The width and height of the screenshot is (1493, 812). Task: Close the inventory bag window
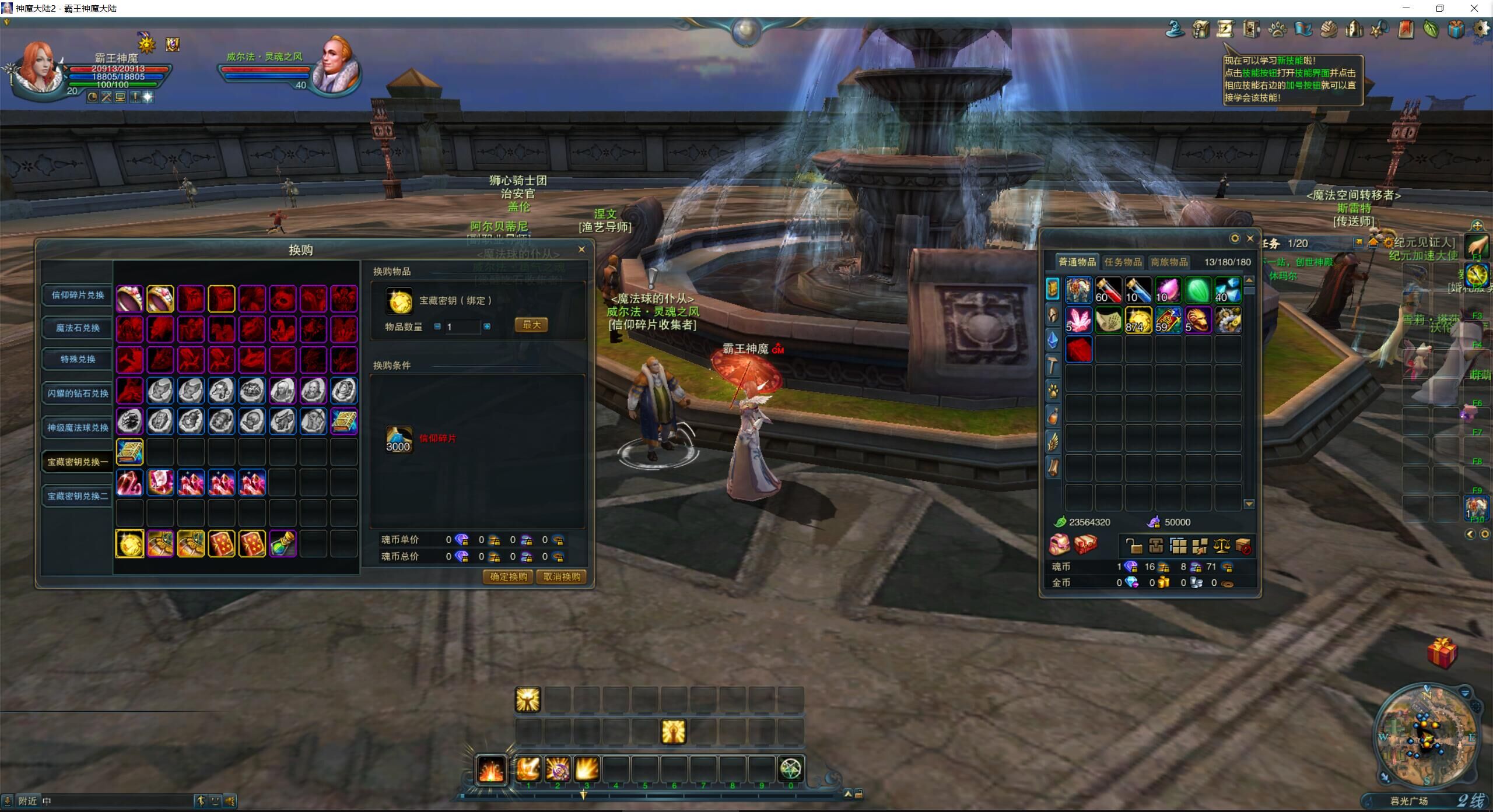pos(1250,238)
